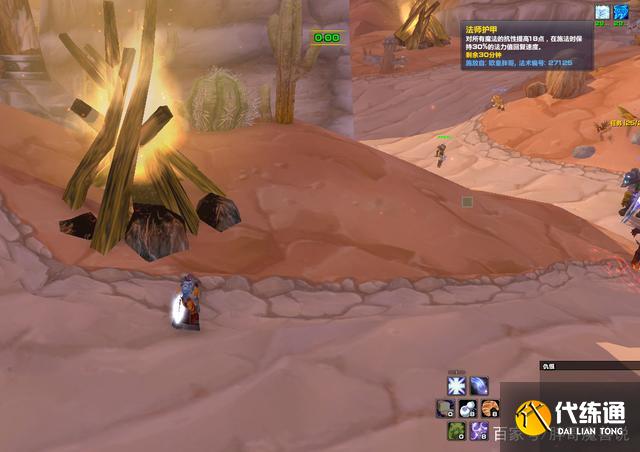
Task: Cast the purple arcane swirl spell
Action: [480, 386]
